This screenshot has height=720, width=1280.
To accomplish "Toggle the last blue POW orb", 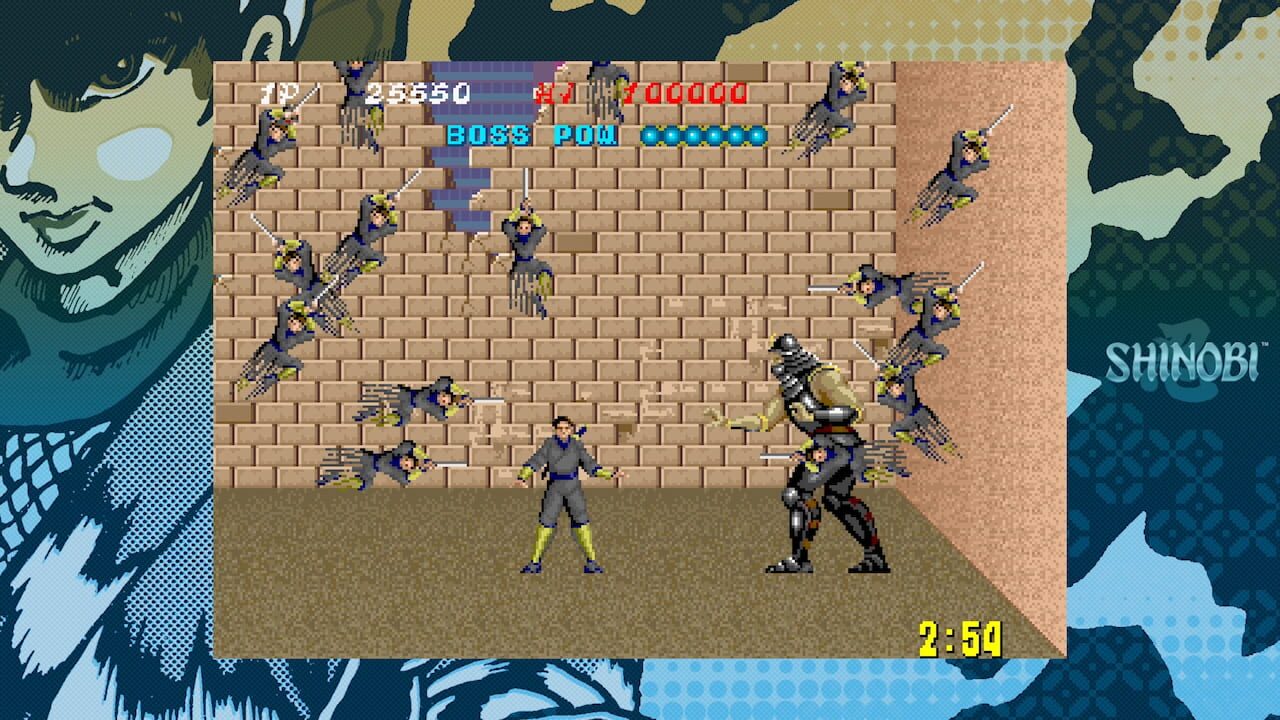I will point(755,133).
